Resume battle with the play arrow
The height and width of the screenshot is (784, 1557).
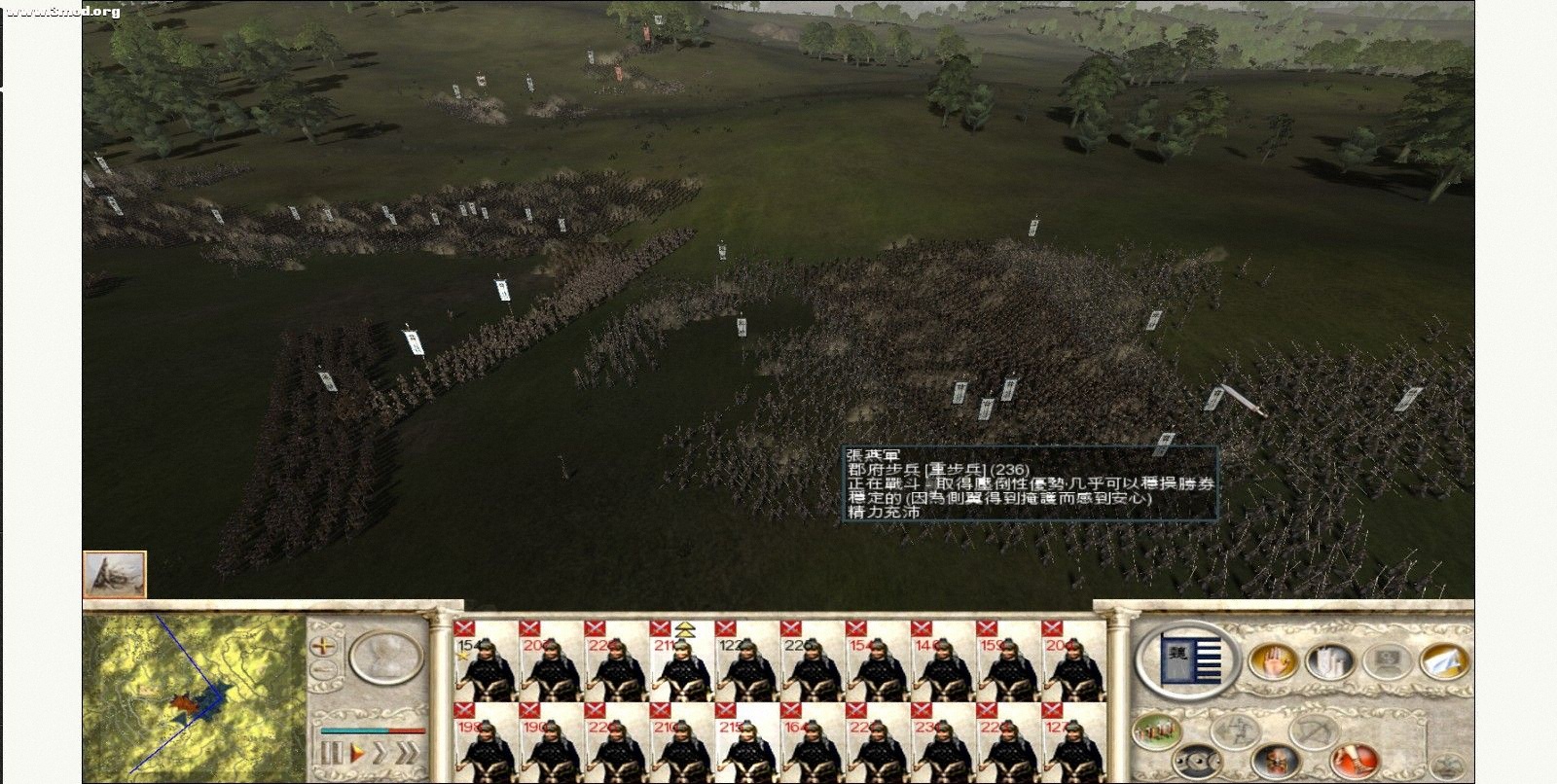tap(357, 751)
